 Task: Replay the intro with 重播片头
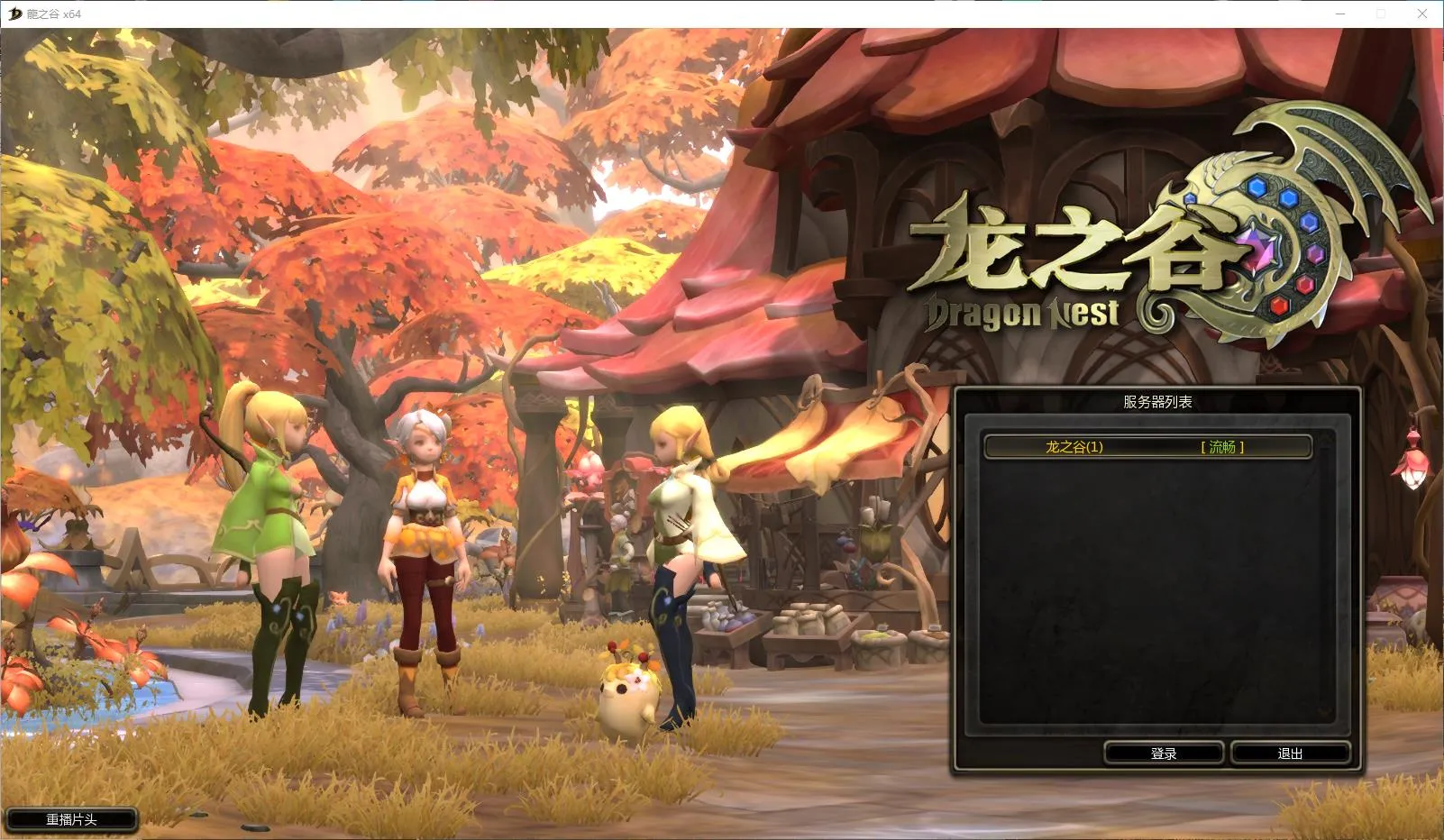71,819
